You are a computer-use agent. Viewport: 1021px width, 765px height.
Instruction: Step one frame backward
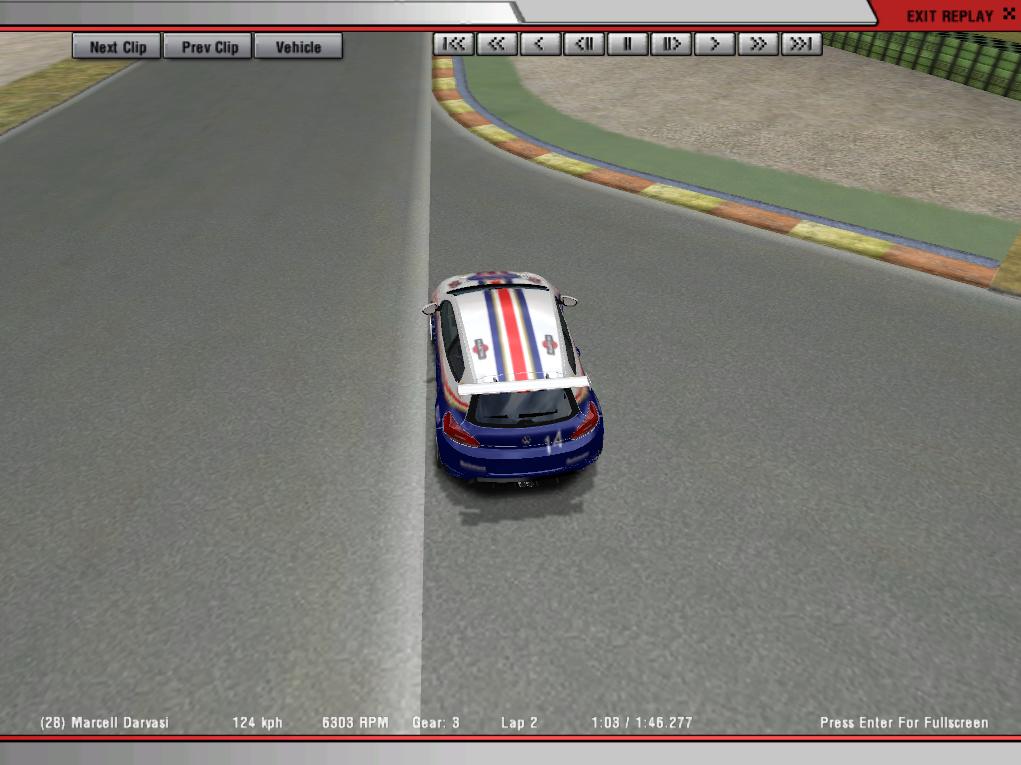[584, 44]
